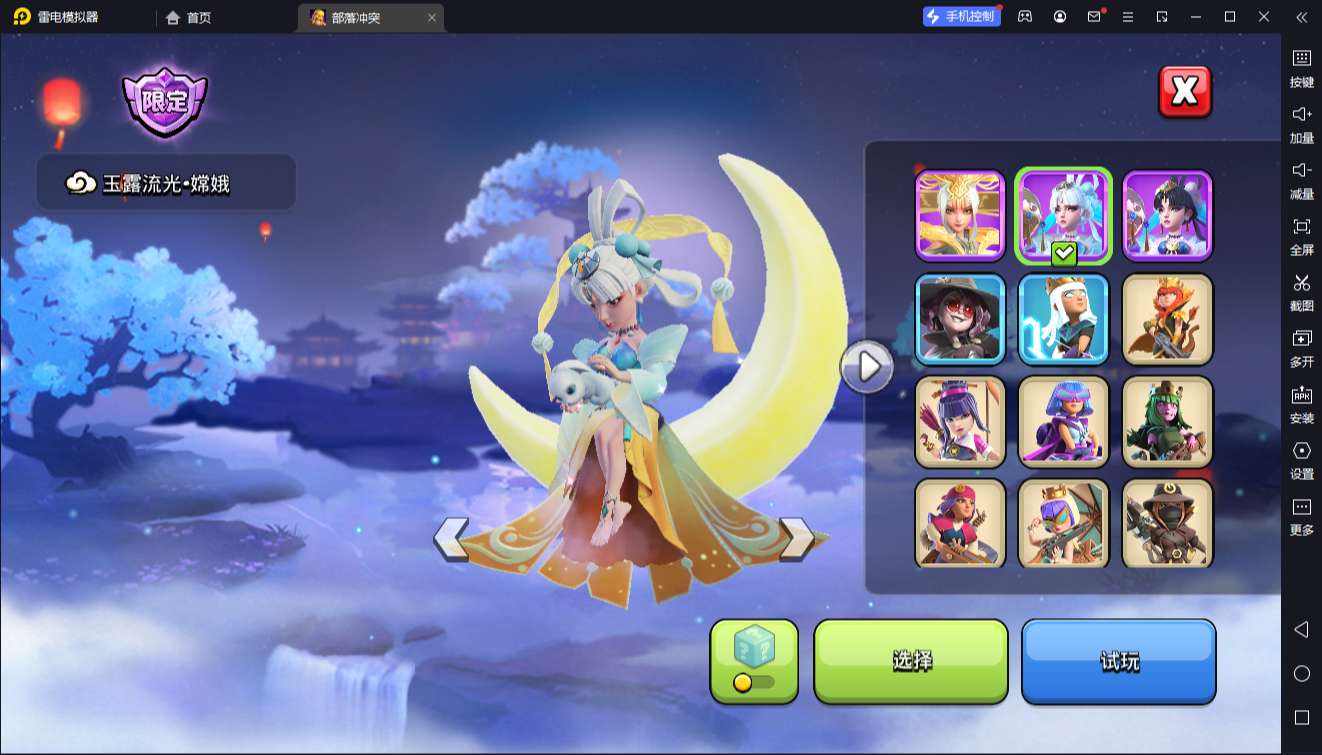Confirm skin with the green 选择 button

pyautogui.click(x=911, y=660)
